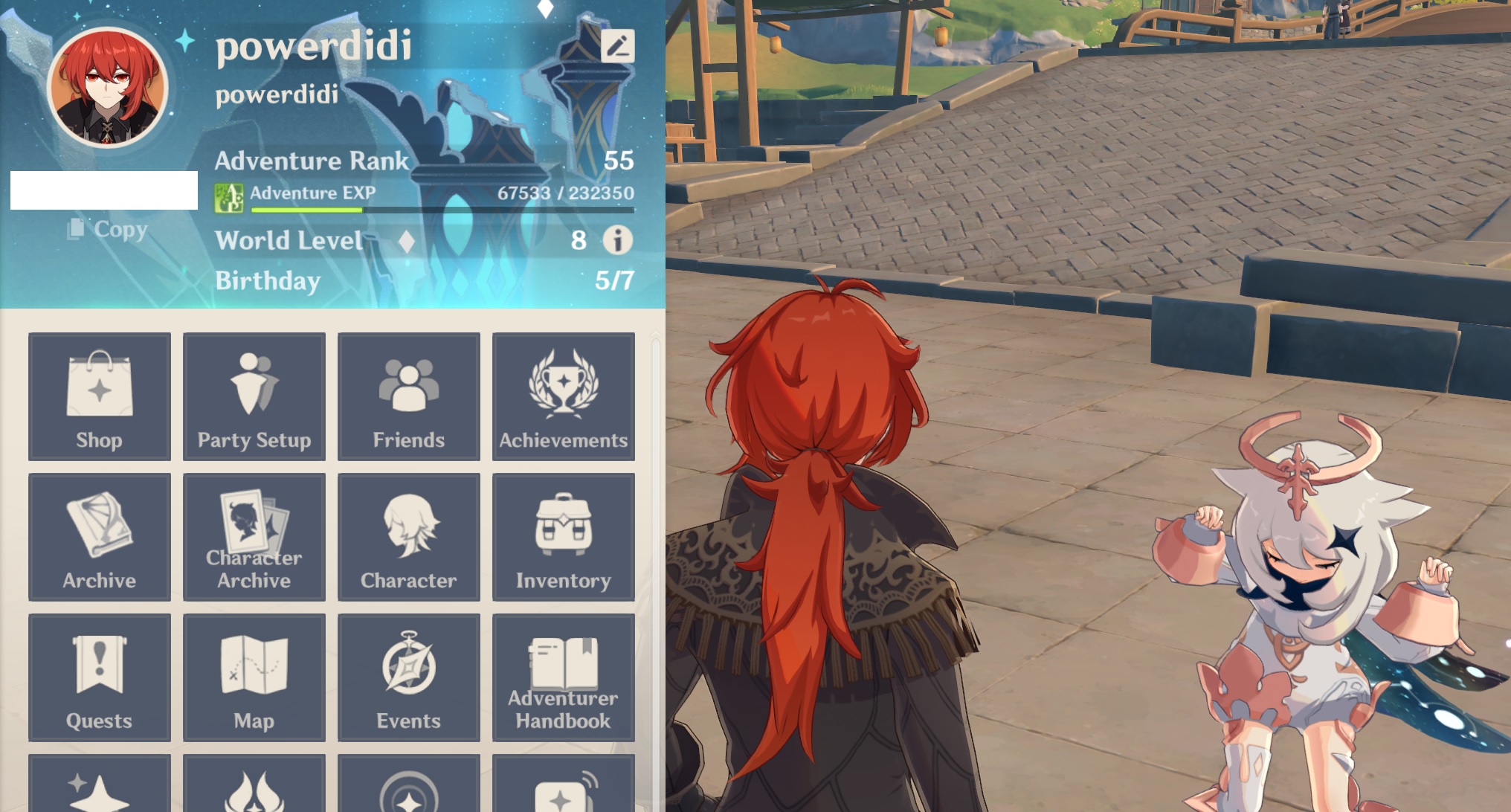
Task: Open Party Setup
Action: (x=254, y=394)
